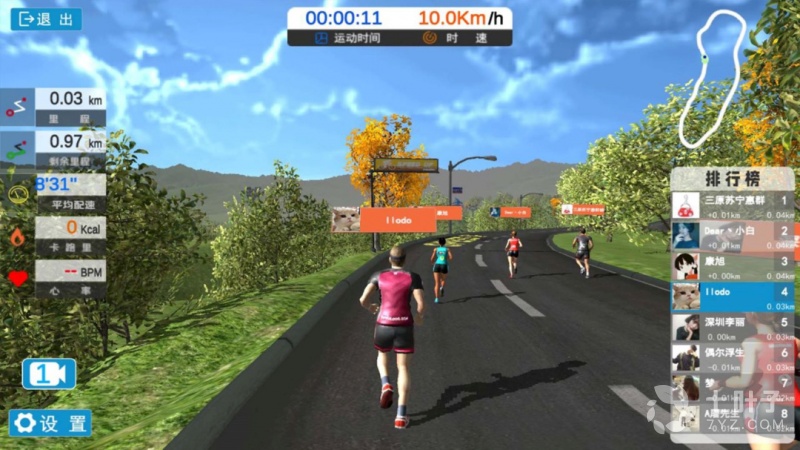
Task: Pick 深圳李丽 from the leaderboard
Action: (732, 327)
